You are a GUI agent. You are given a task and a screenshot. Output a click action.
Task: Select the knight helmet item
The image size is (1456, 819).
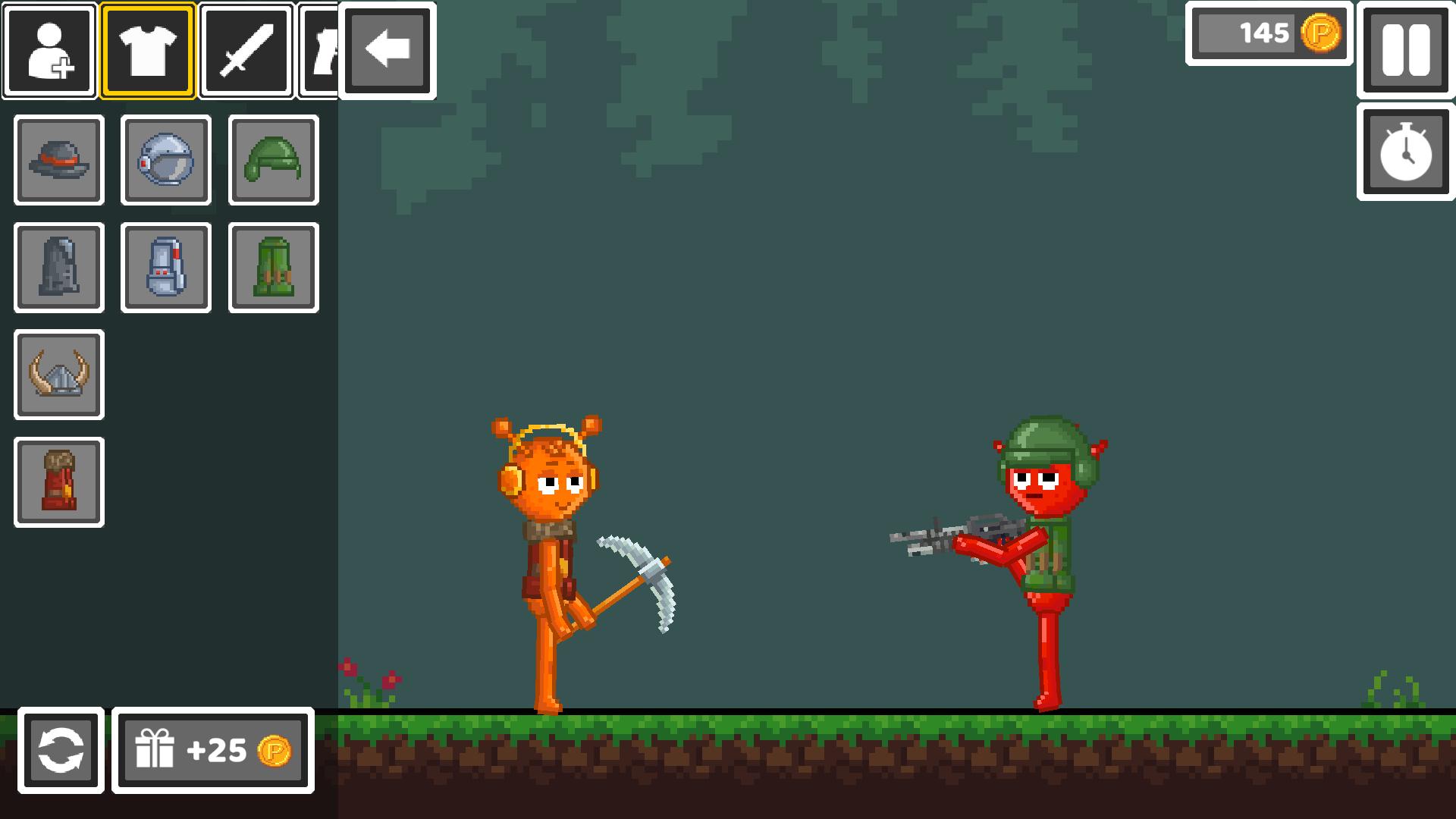[165, 161]
